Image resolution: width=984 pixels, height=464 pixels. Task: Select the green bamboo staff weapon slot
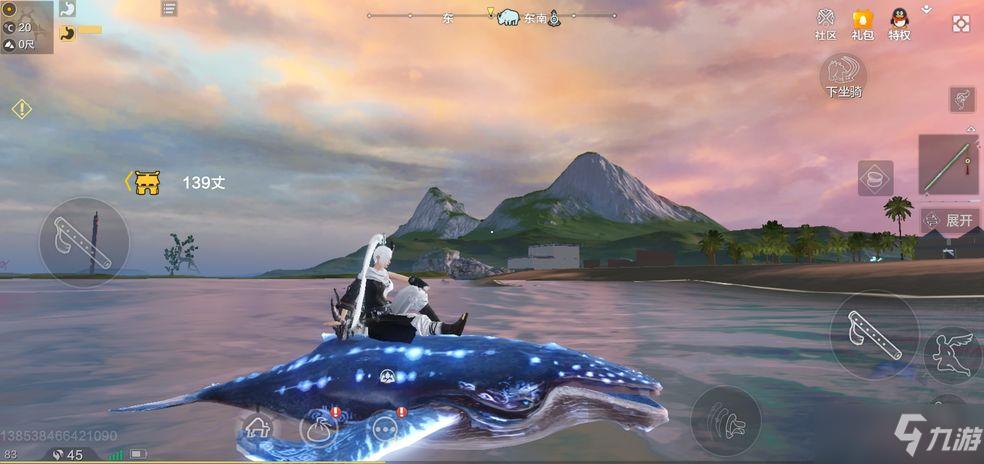(948, 165)
